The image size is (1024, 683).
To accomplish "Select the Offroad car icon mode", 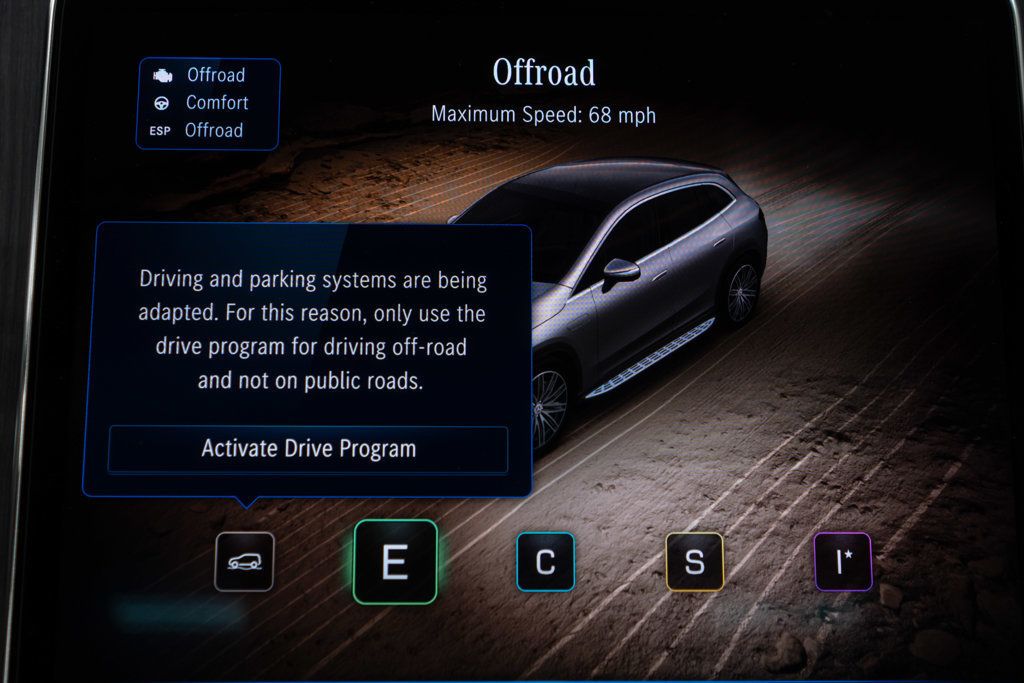I will (244, 562).
